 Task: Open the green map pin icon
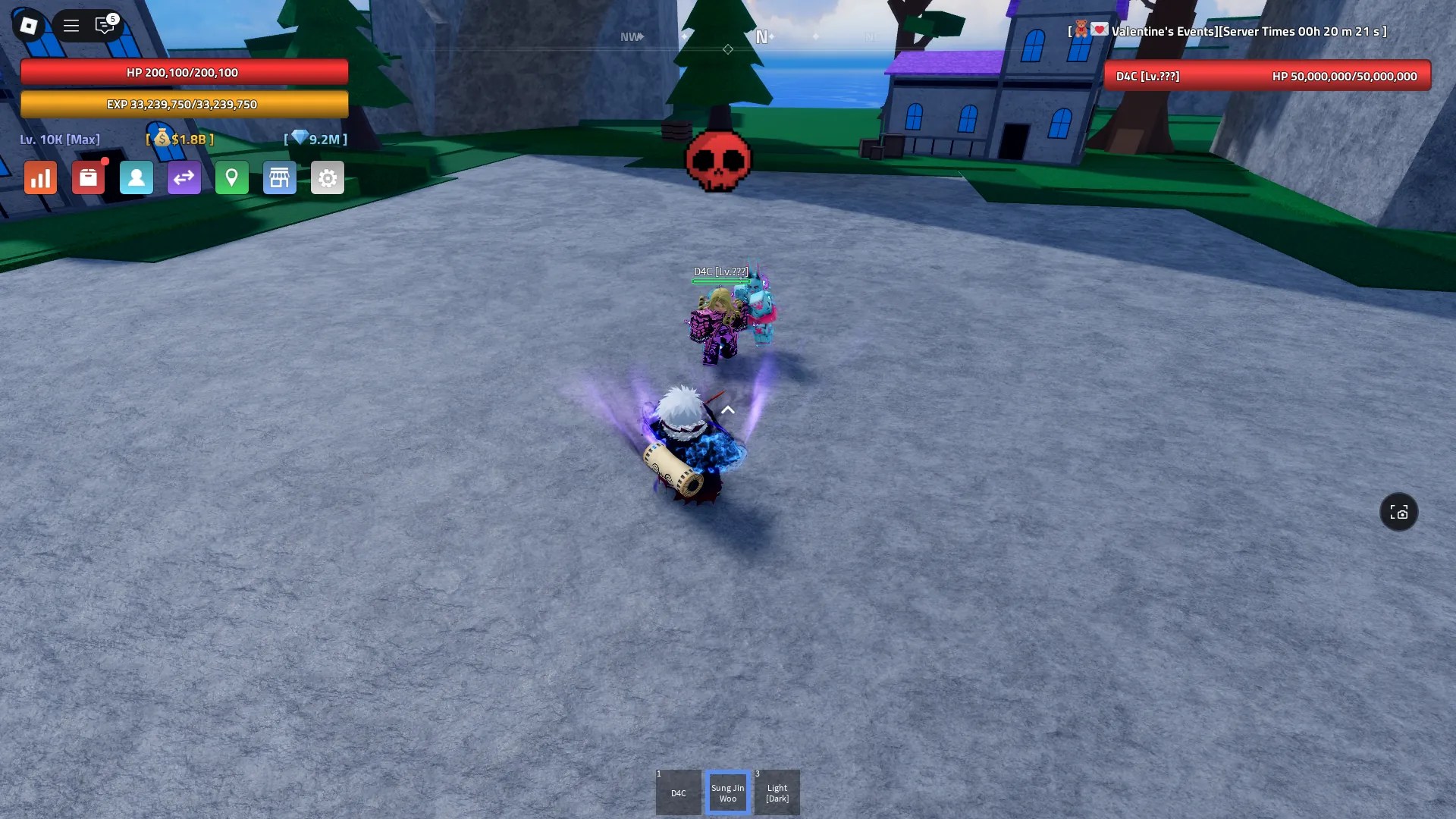pyautogui.click(x=232, y=177)
